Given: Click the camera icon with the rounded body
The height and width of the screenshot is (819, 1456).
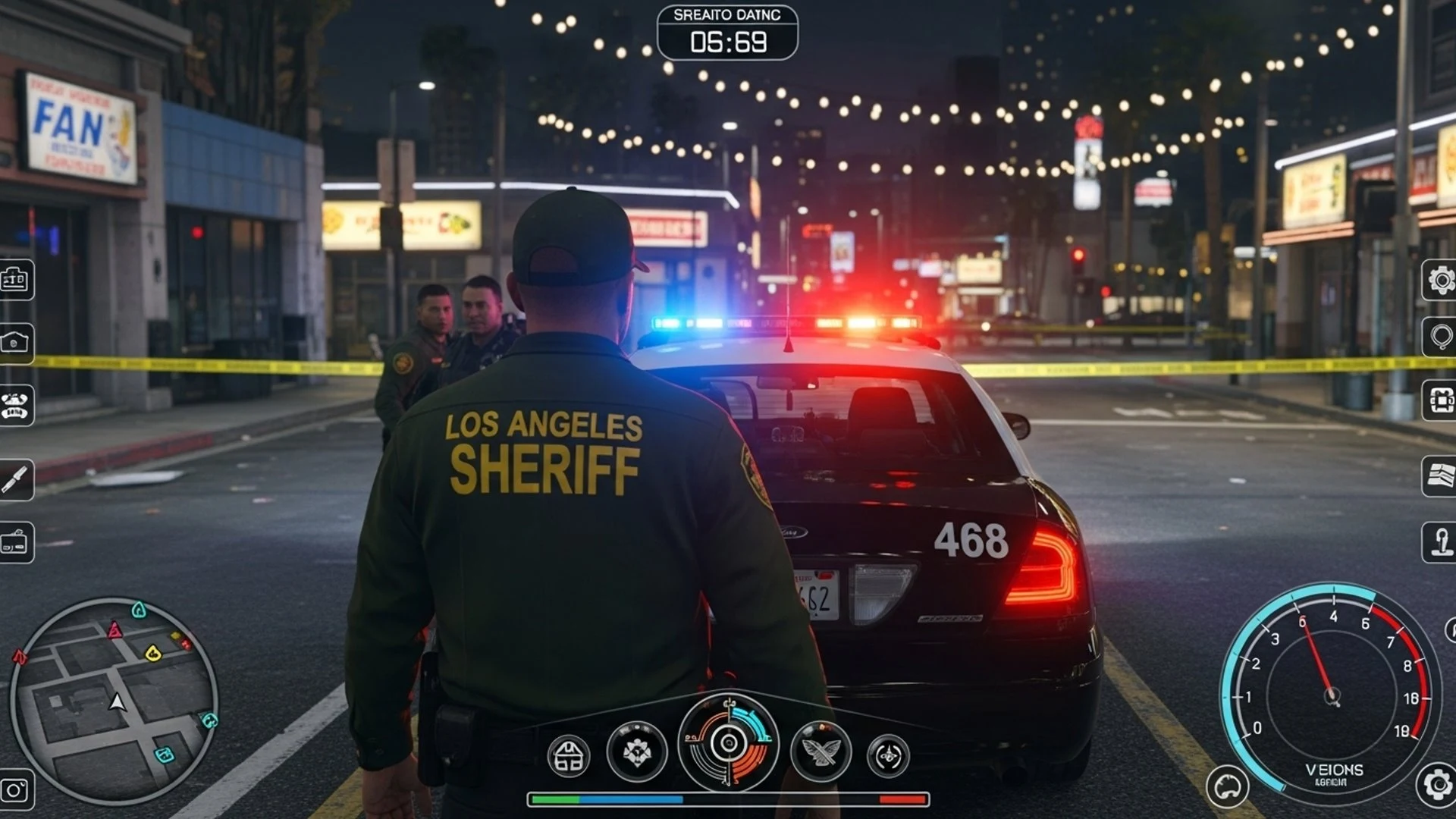Looking at the screenshot, I should coord(15,343).
